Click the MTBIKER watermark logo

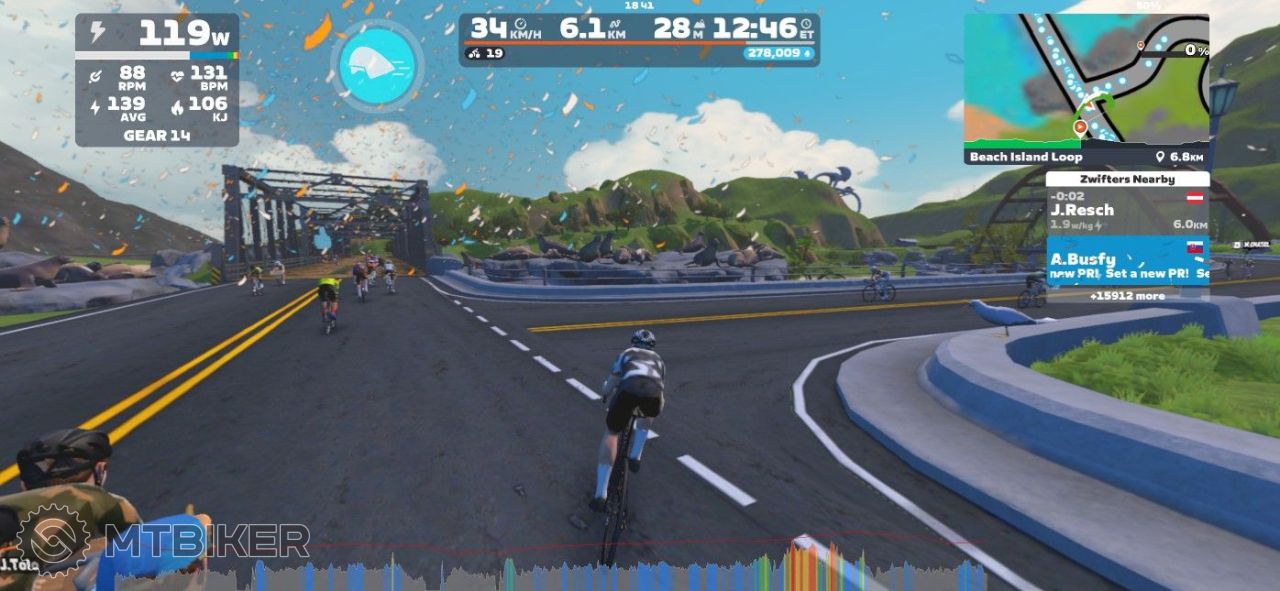[165, 541]
